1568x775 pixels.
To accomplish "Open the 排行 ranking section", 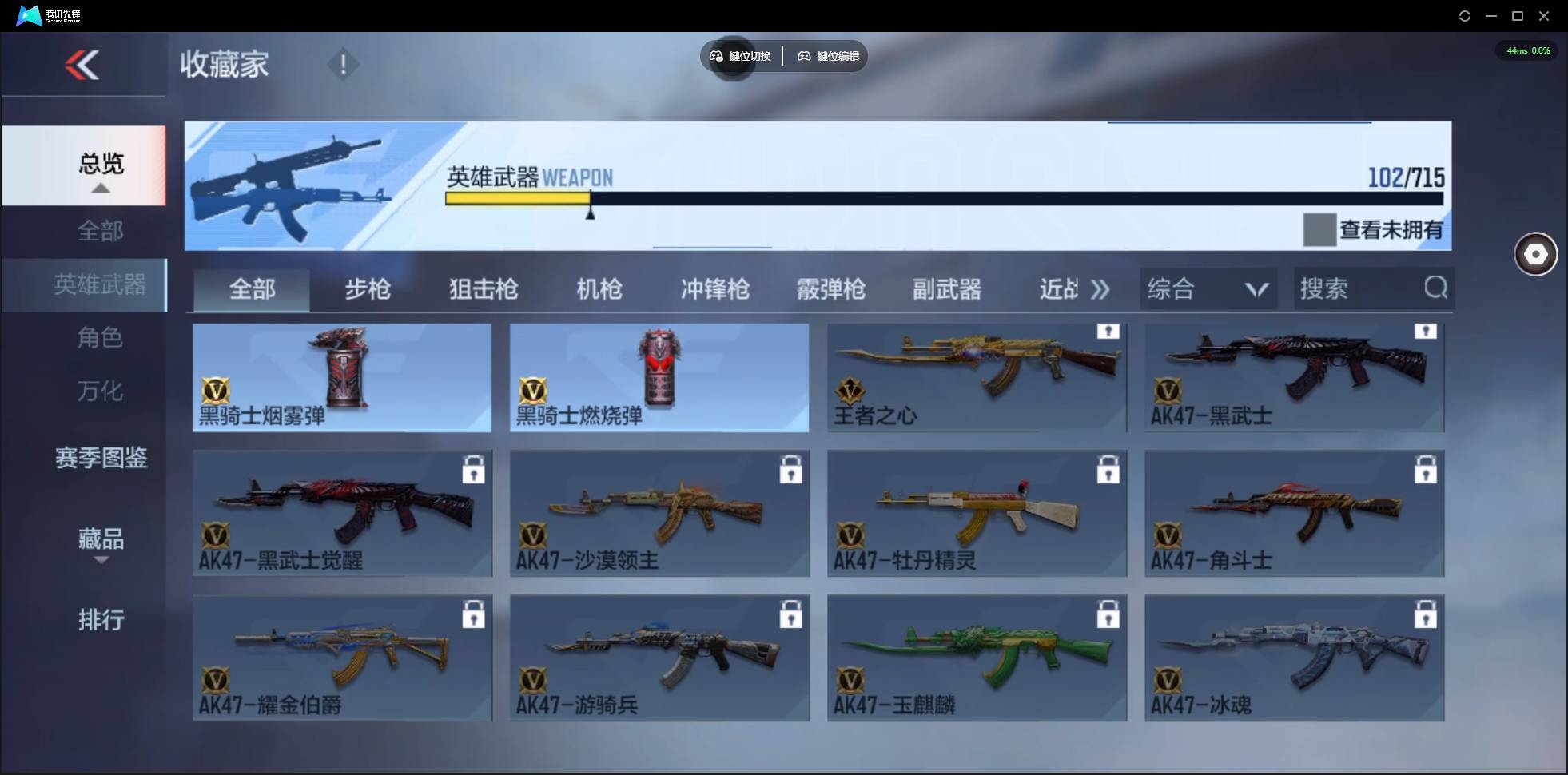I will (101, 620).
